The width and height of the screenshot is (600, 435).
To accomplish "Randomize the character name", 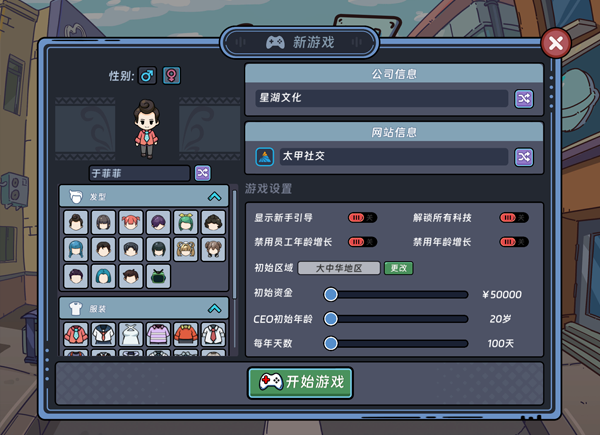I will tap(202, 173).
